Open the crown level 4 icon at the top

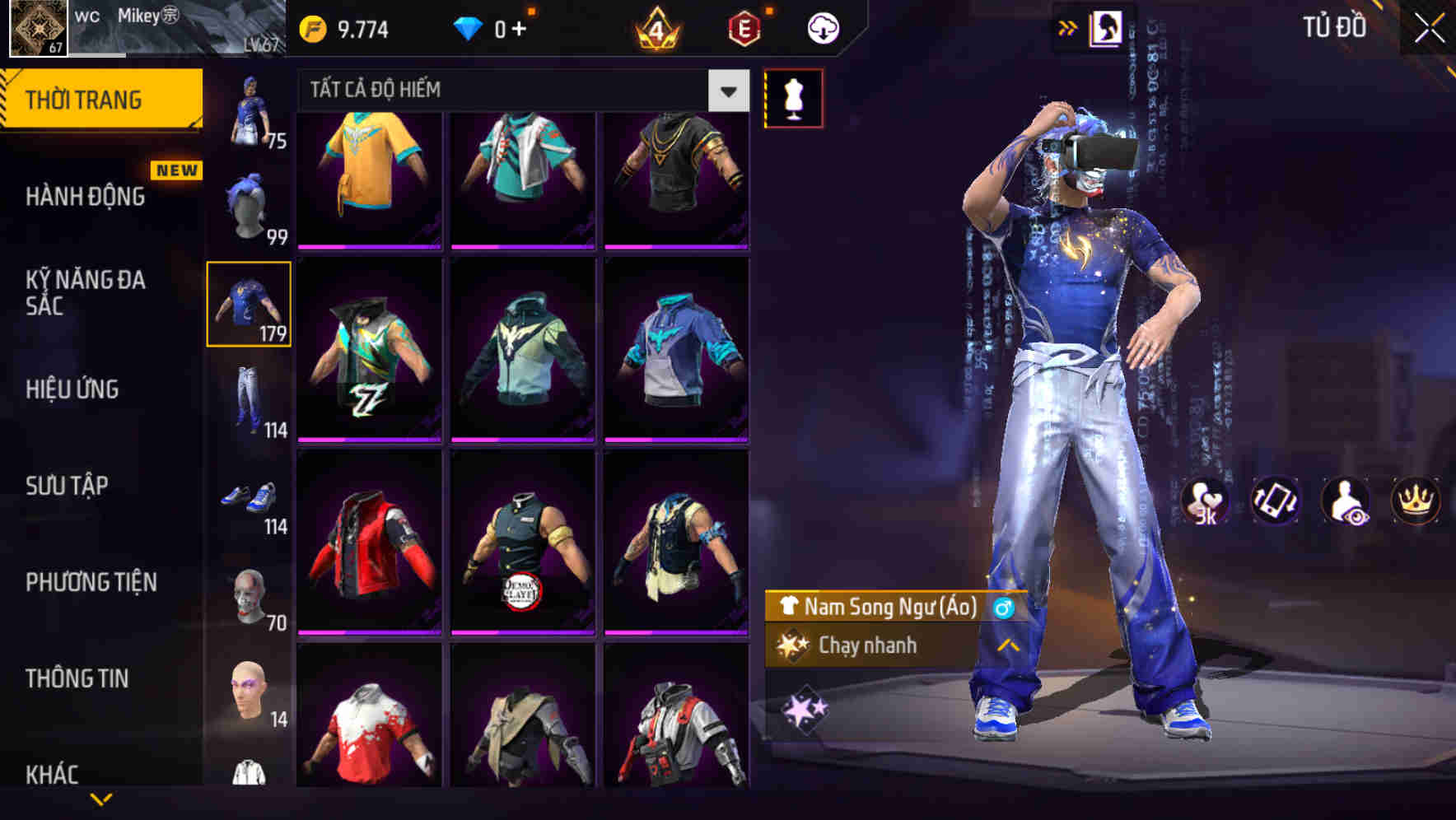pos(655,26)
